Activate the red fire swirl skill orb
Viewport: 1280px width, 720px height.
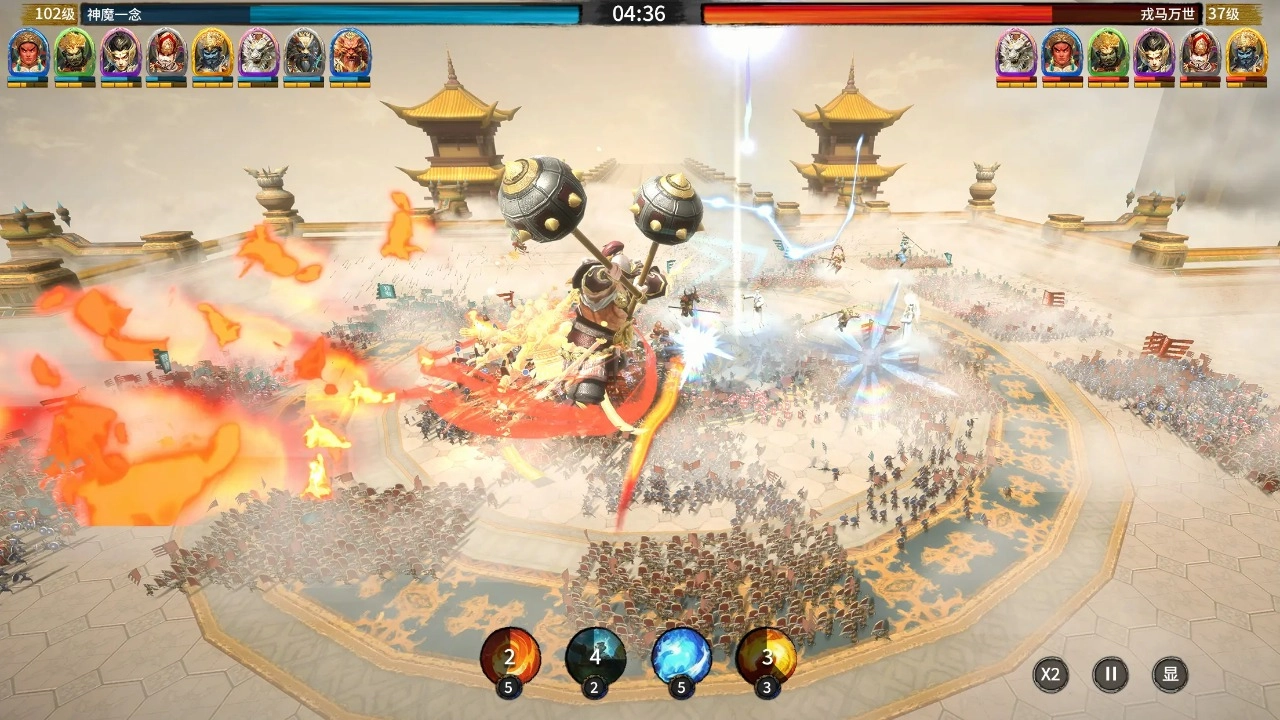(x=510, y=657)
